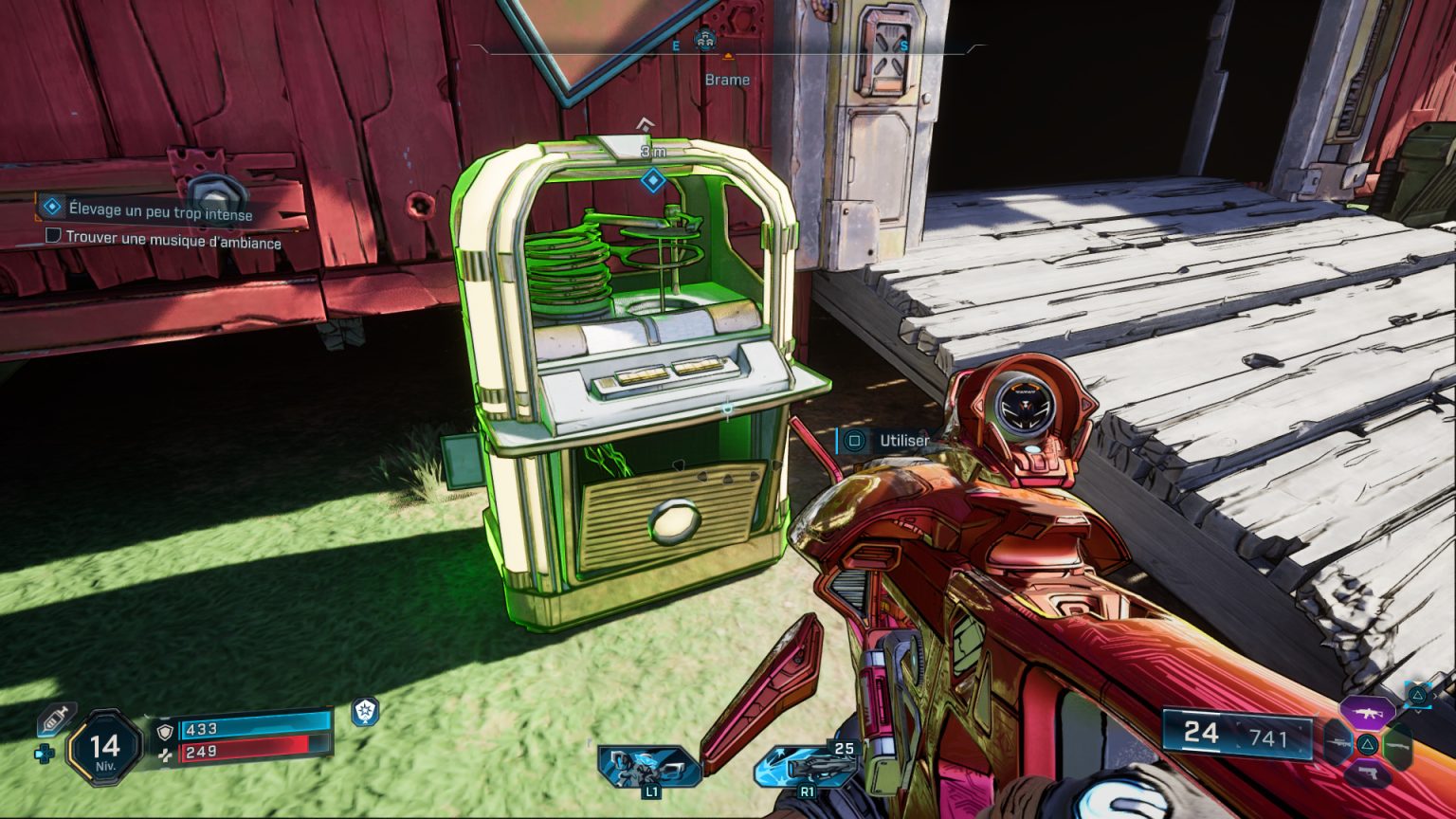Image resolution: width=1456 pixels, height=819 pixels.
Task: Select the sniper rifle slot in the weapon wheel
Action: [1338, 743]
